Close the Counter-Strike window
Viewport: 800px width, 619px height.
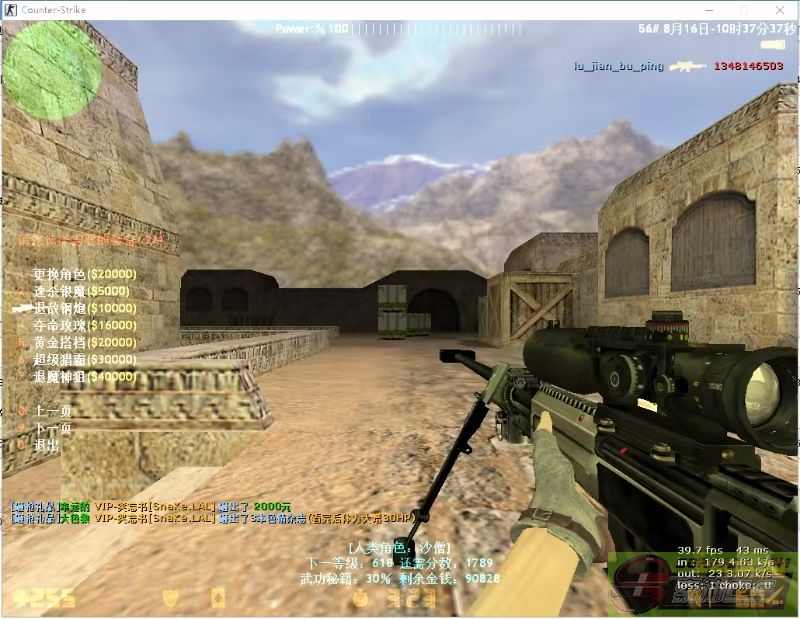tap(780, 10)
